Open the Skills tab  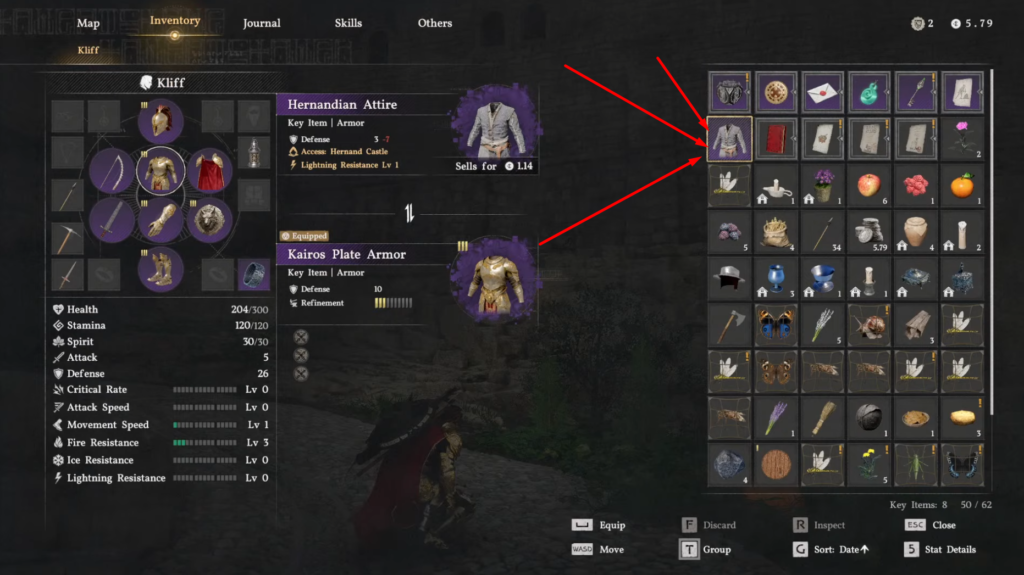[348, 23]
